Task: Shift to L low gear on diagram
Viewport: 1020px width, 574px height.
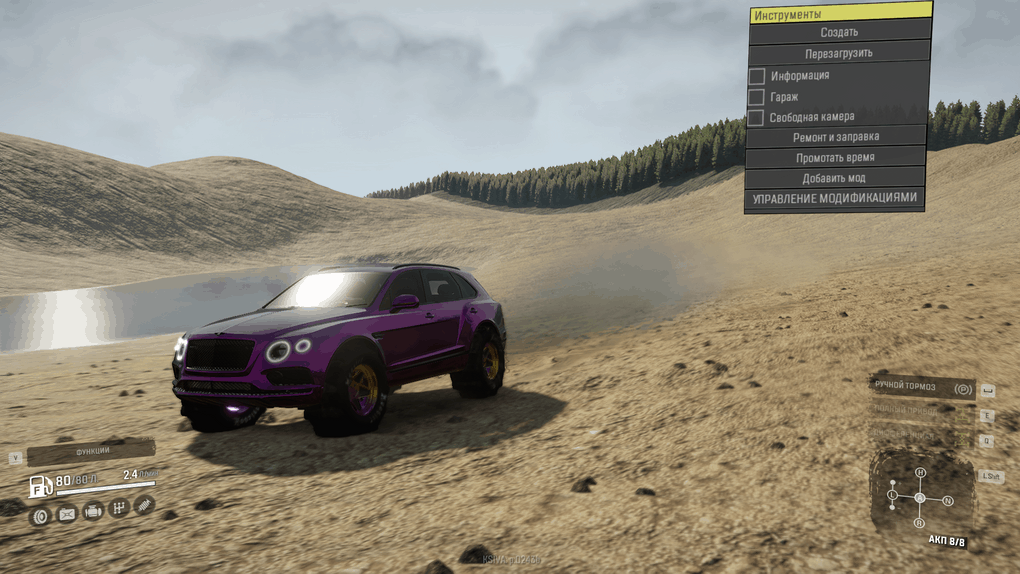Action: [893, 495]
